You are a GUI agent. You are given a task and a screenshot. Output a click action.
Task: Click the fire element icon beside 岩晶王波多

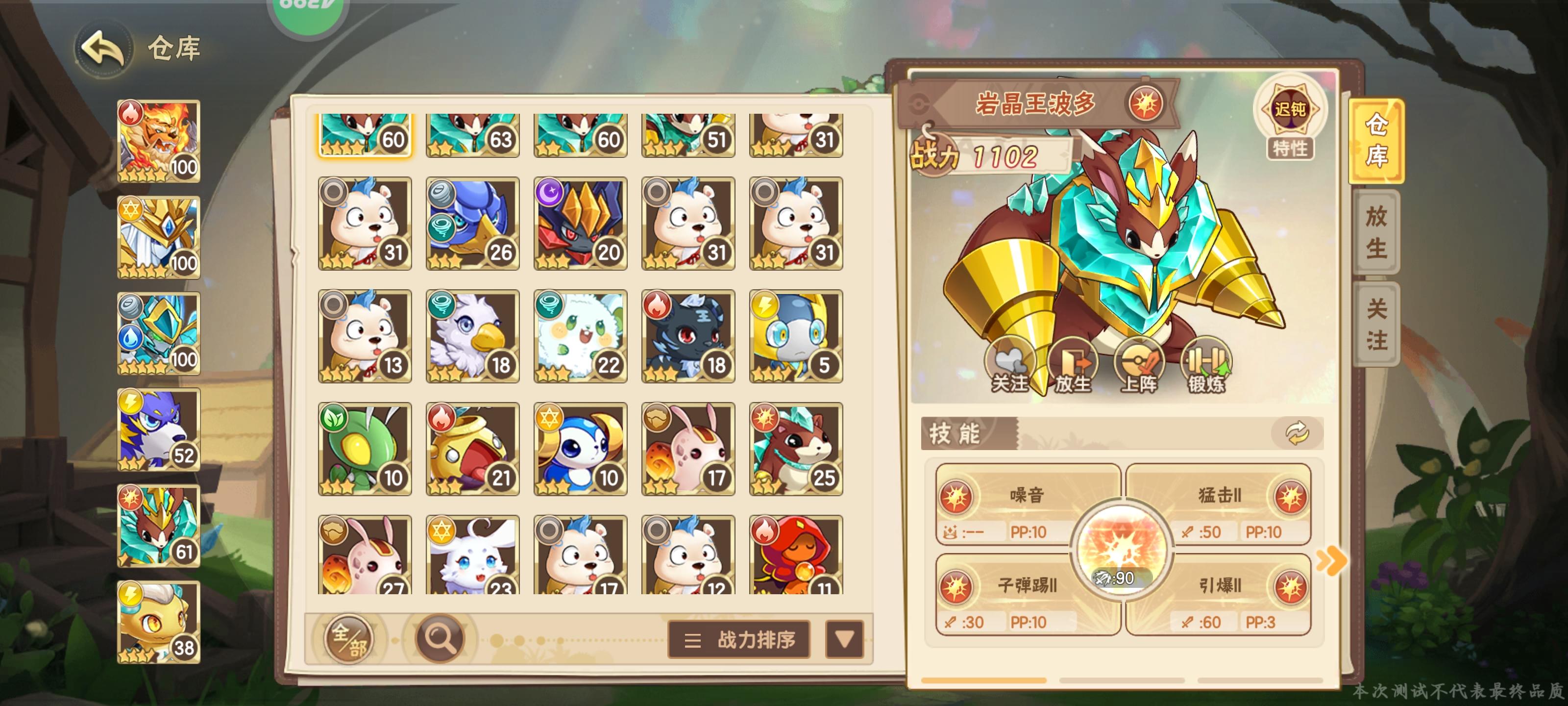pyautogui.click(x=1147, y=103)
